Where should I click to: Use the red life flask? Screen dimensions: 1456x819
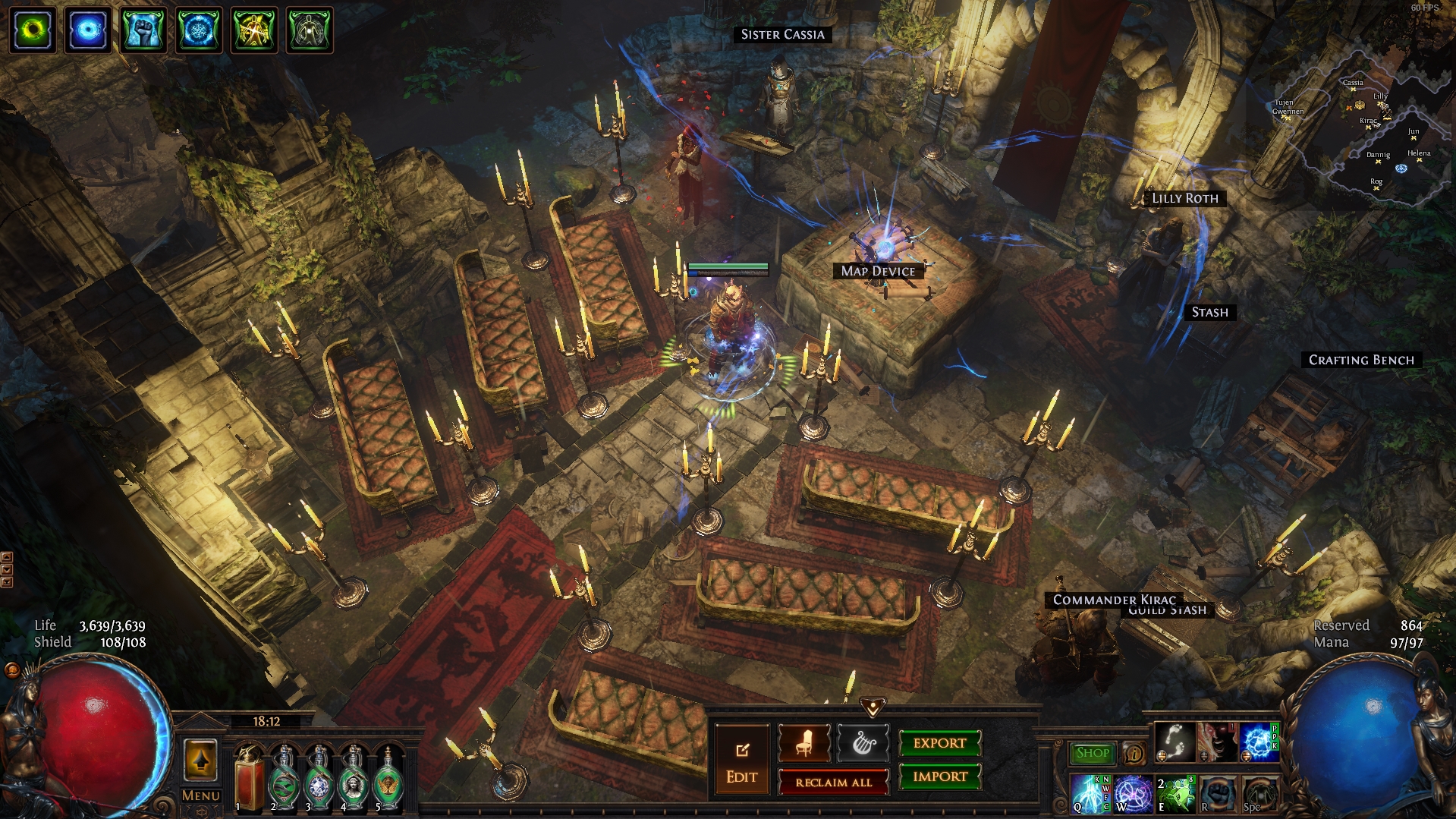[249, 778]
